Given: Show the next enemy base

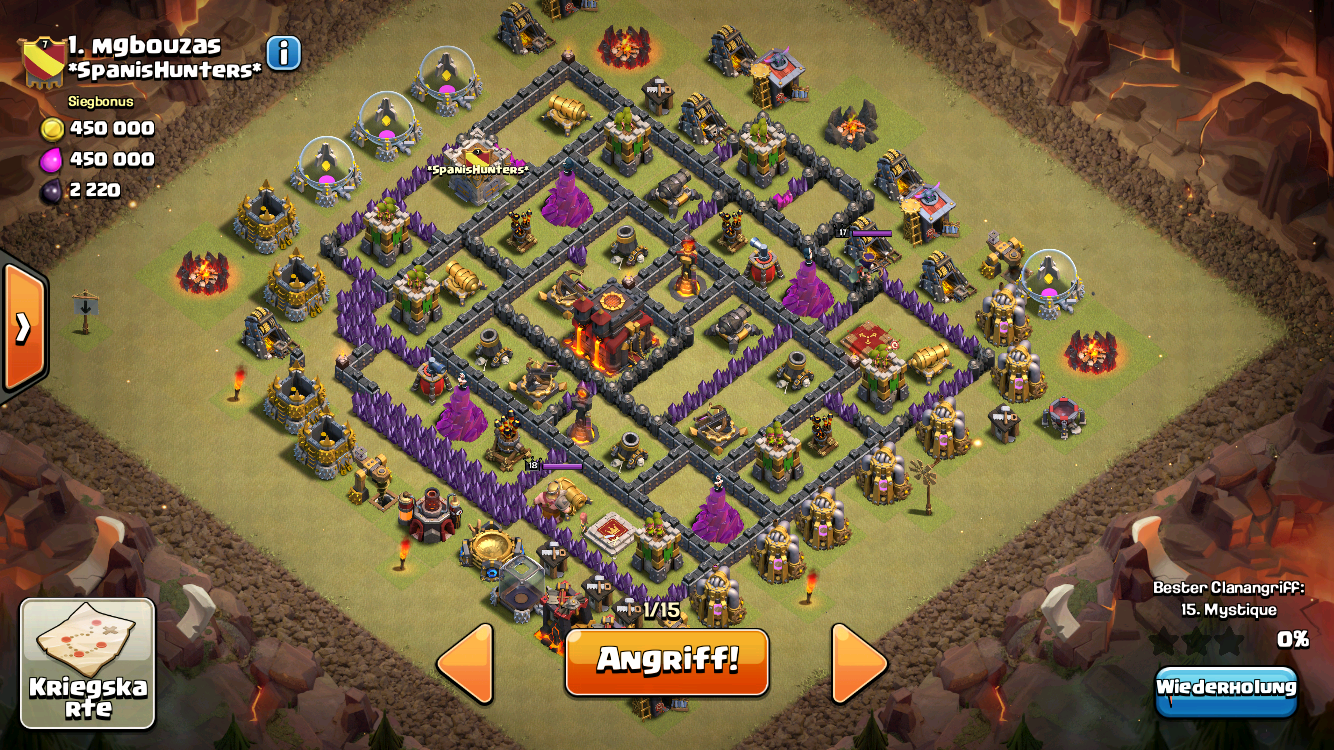Looking at the screenshot, I should coord(858,662).
